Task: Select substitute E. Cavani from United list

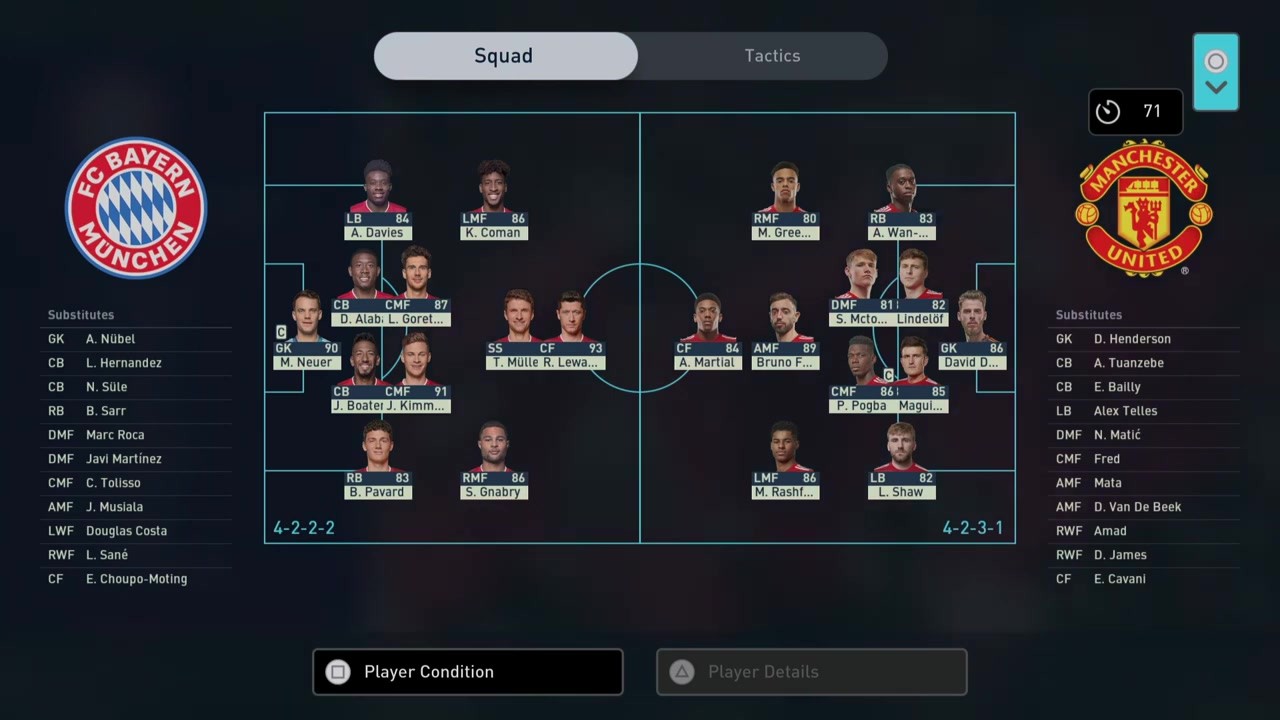Action: (x=1120, y=579)
